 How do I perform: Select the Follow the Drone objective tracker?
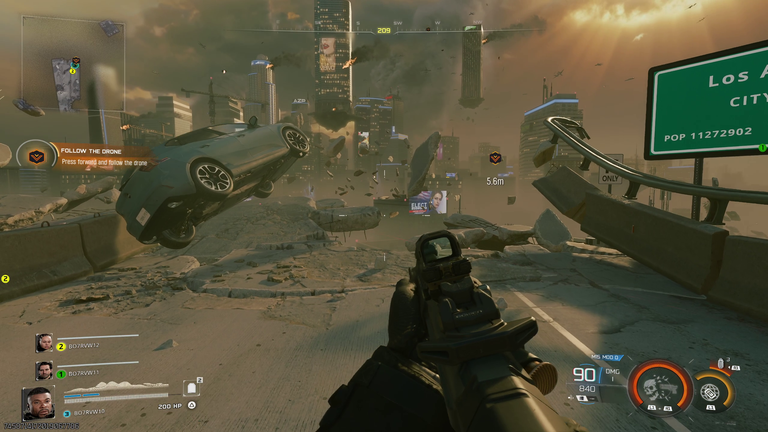(36, 155)
